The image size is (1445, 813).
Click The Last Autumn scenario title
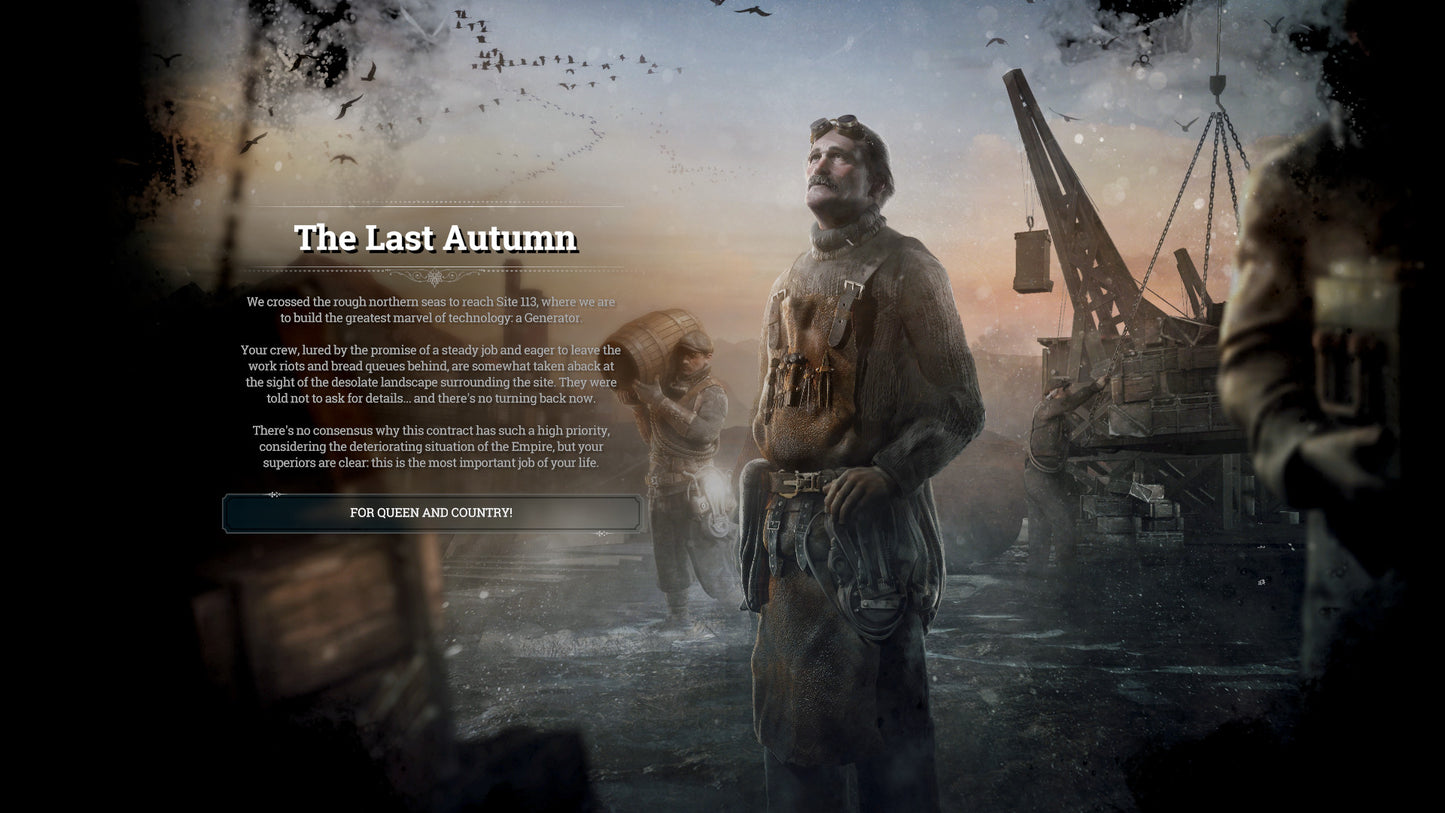(434, 237)
